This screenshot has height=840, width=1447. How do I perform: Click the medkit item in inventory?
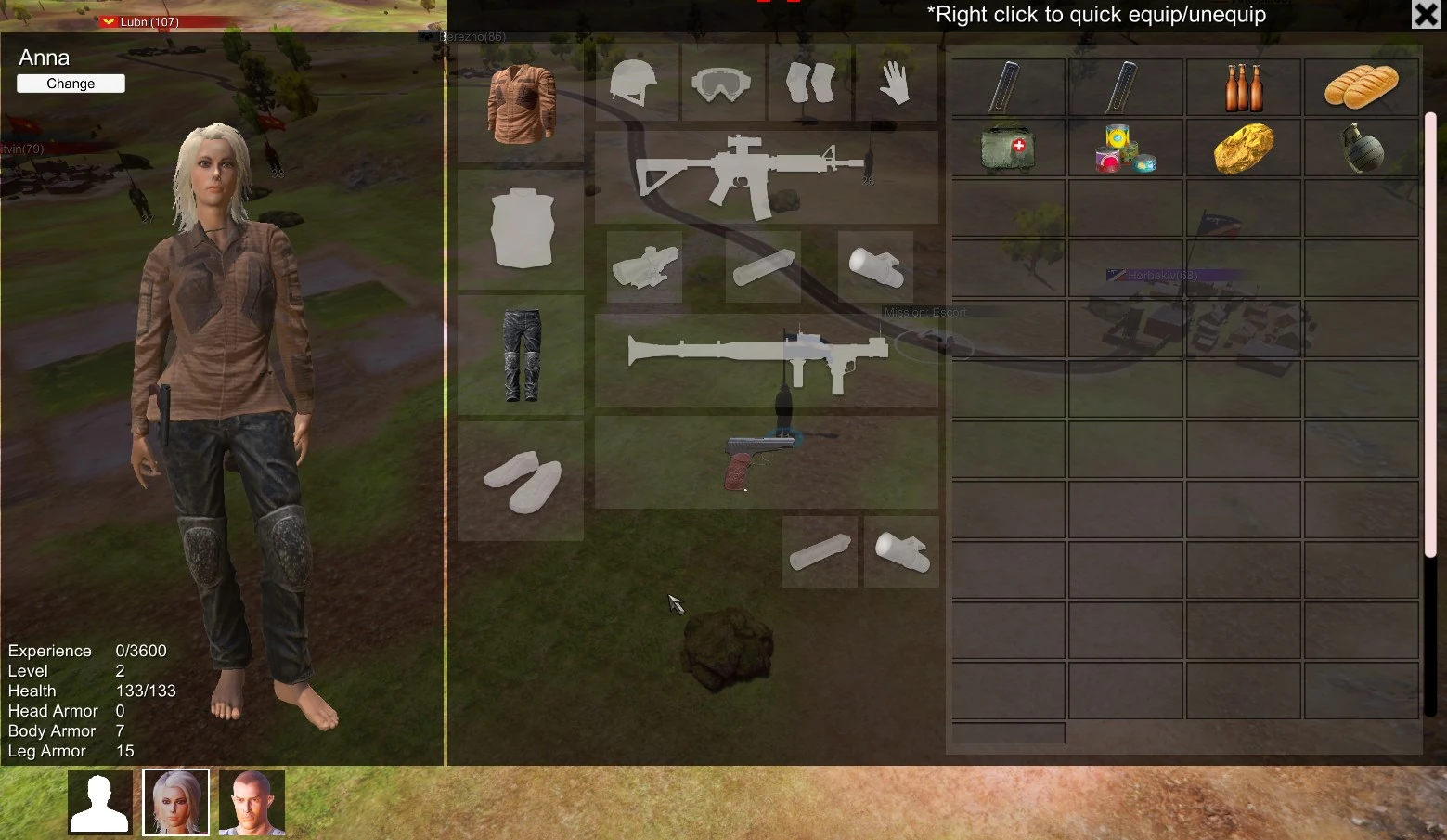coord(1007,149)
